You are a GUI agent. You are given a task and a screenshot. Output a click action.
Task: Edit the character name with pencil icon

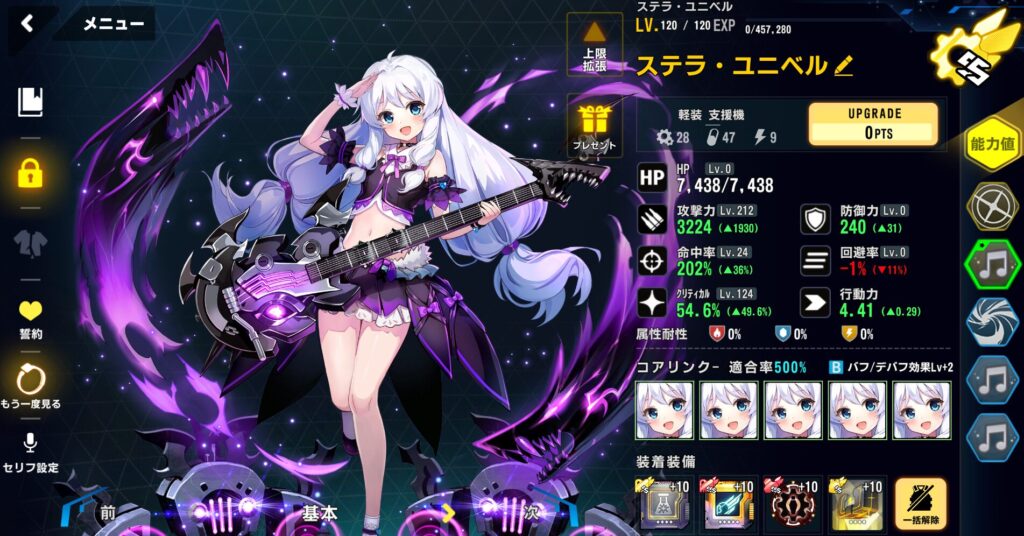pos(843,66)
